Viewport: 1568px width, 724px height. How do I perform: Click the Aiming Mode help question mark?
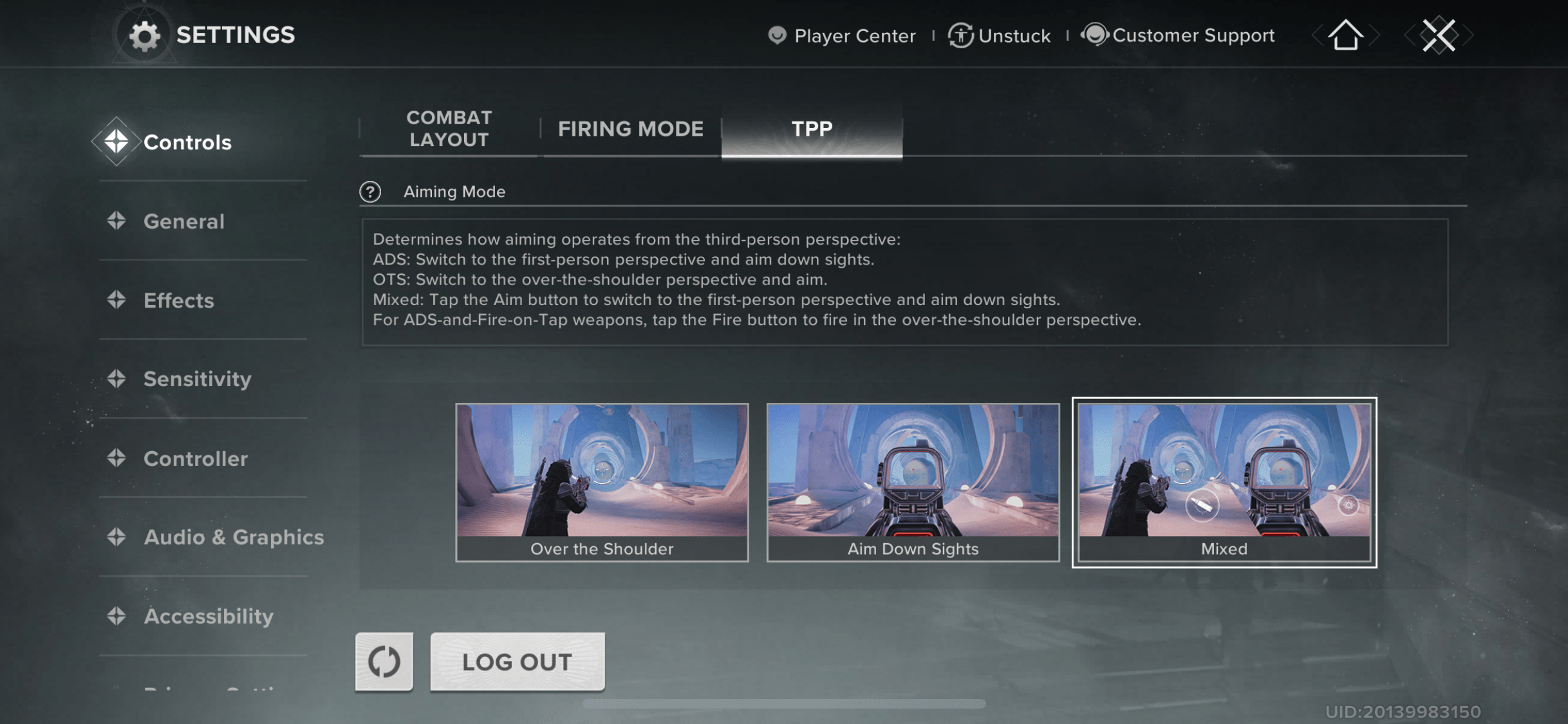pyautogui.click(x=370, y=192)
